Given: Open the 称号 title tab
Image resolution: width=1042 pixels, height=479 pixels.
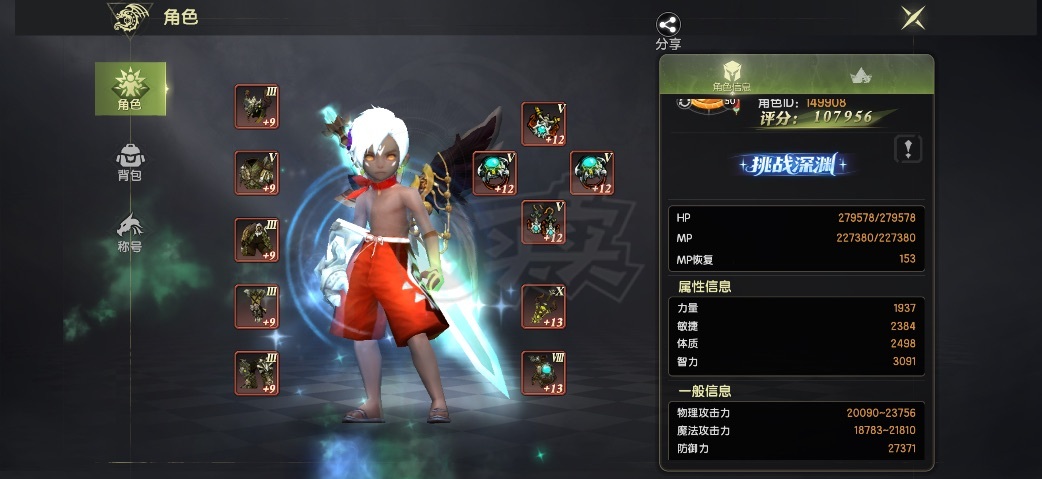Looking at the screenshot, I should coord(130,232).
